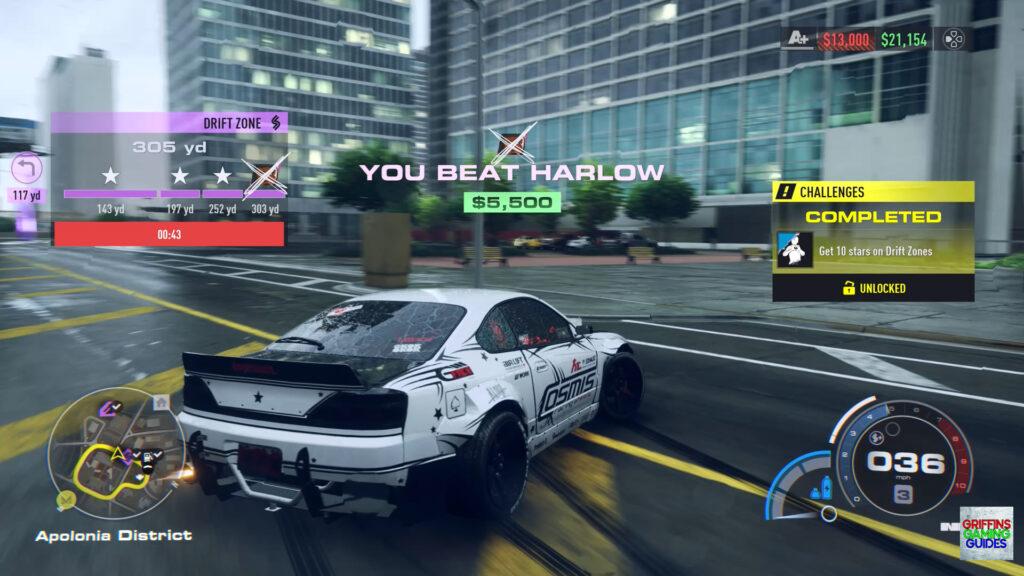
Task: Click the drift challenge character icon
Action: pyautogui.click(x=793, y=251)
